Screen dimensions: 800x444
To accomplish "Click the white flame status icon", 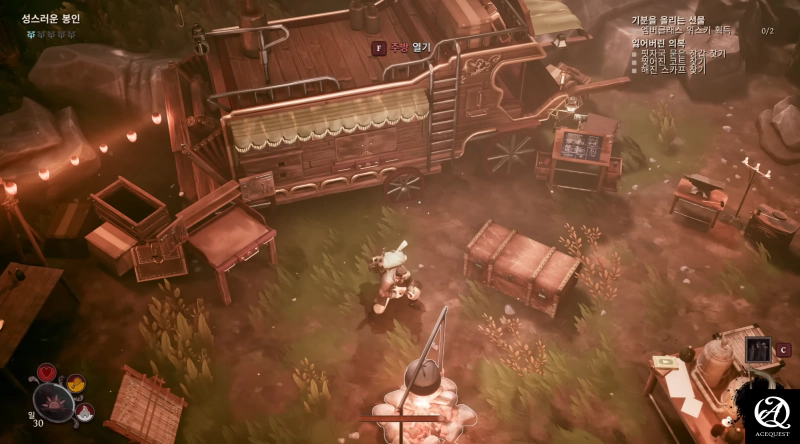I will [84, 411].
